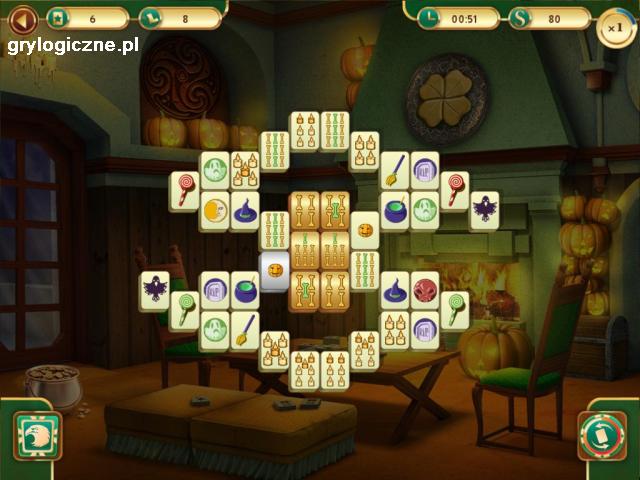Select the highlighted white pumpkin tile
Screen dimensions: 640x480
pyautogui.click(x=274, y=270)
